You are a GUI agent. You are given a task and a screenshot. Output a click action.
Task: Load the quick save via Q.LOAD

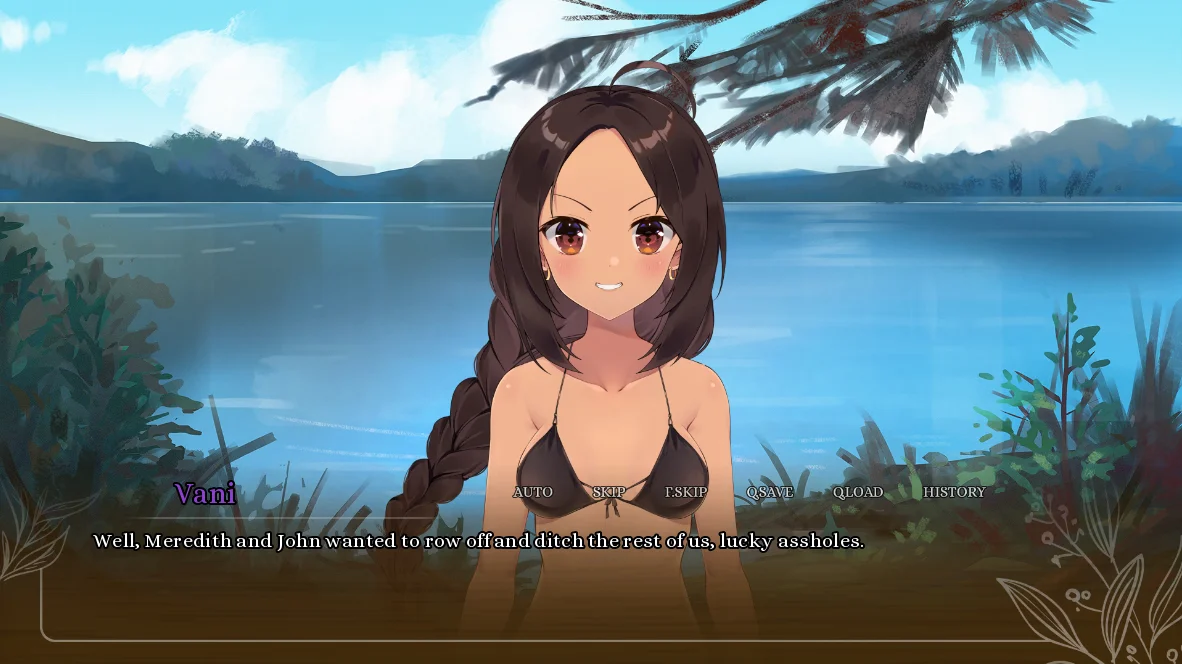[857, 492]
